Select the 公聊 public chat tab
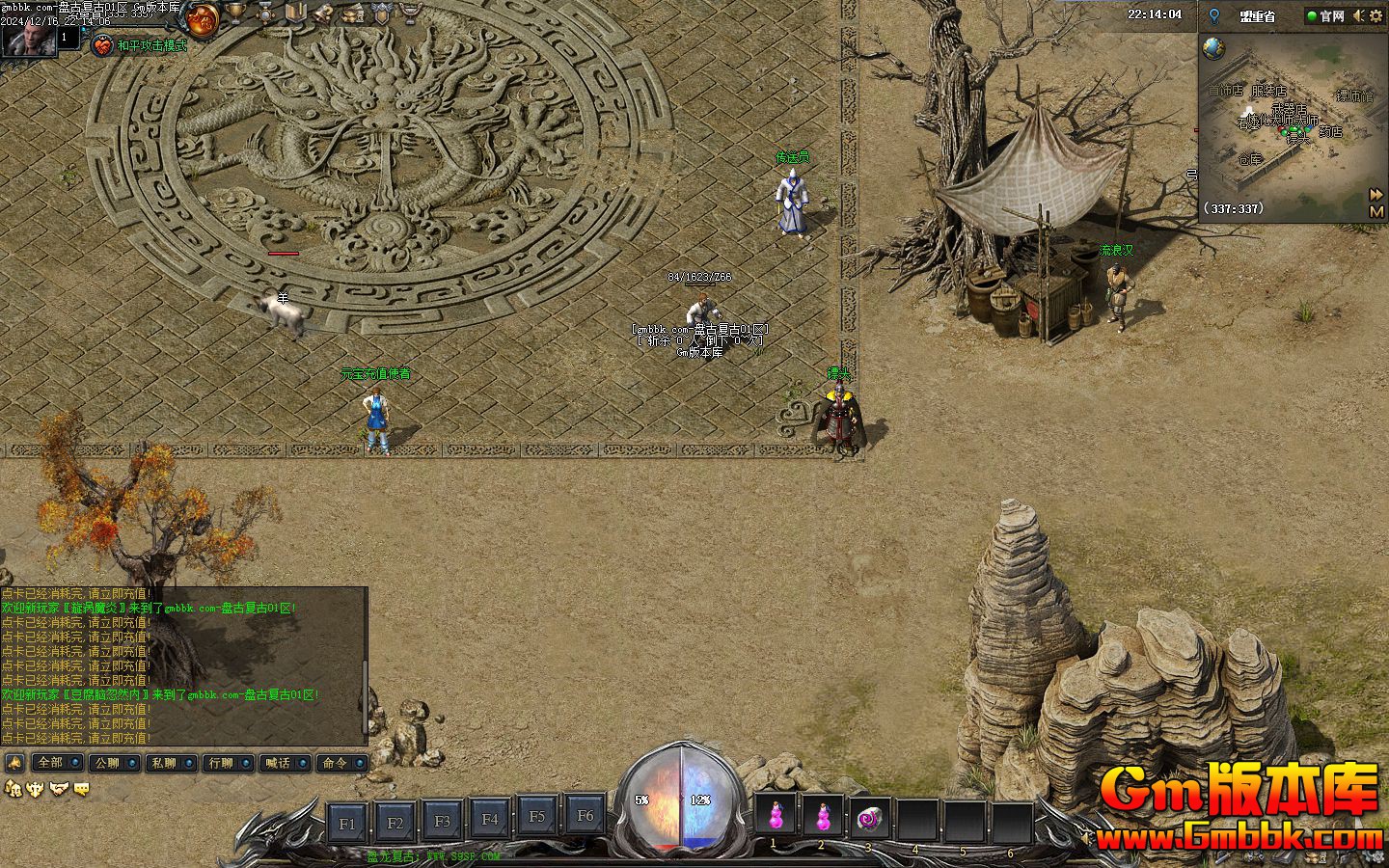 pos(106,763)
